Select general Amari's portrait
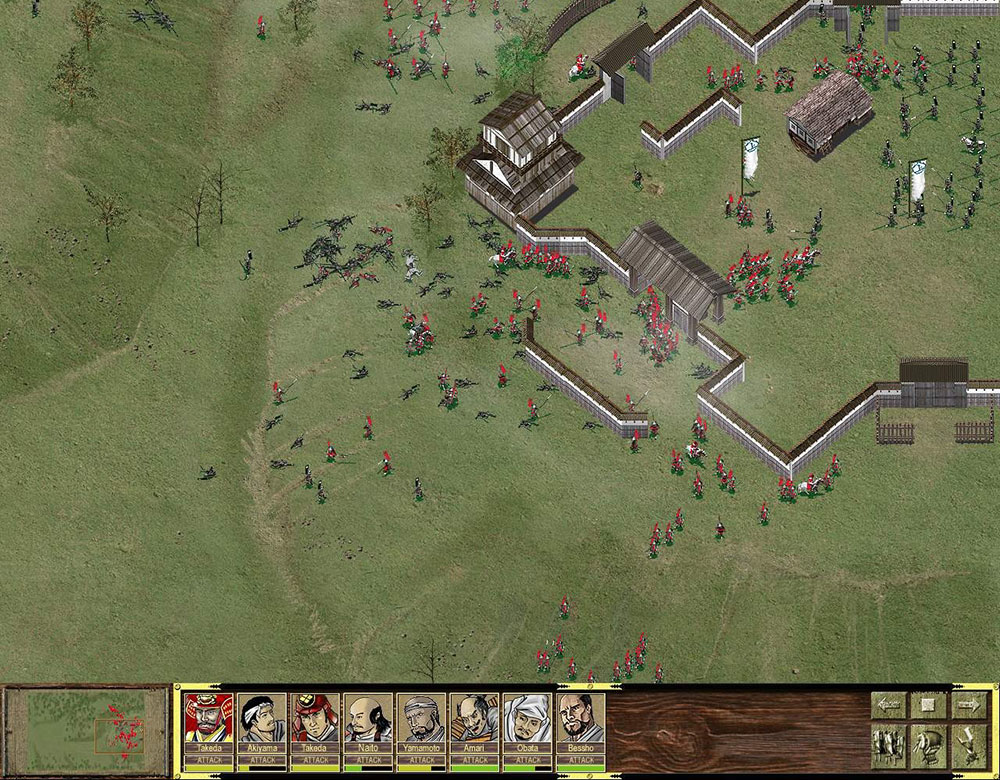Screen dimensions: 1000x780 [x=474, y=720]
